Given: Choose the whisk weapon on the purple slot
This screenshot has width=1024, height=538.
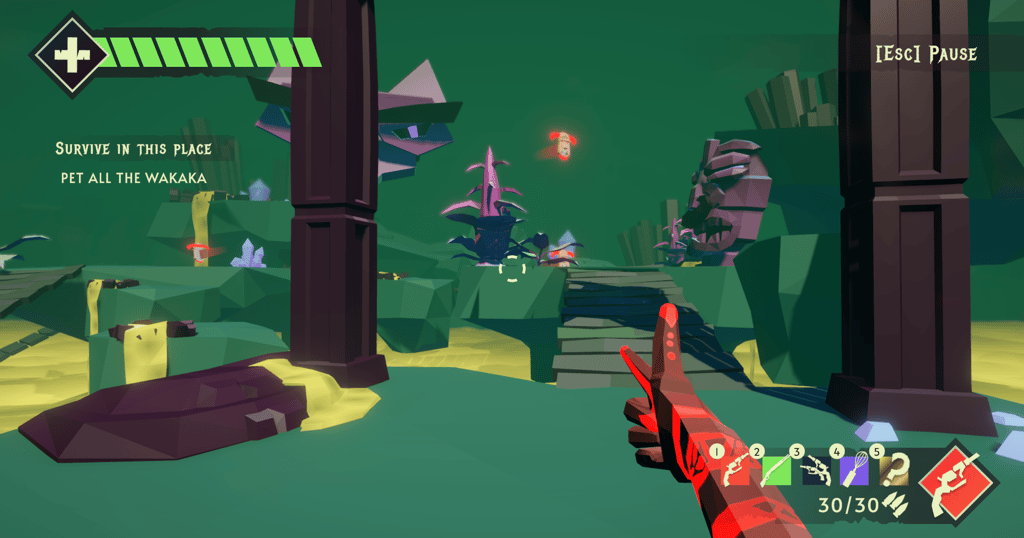Looking at the screenshot, I should 855,470.
